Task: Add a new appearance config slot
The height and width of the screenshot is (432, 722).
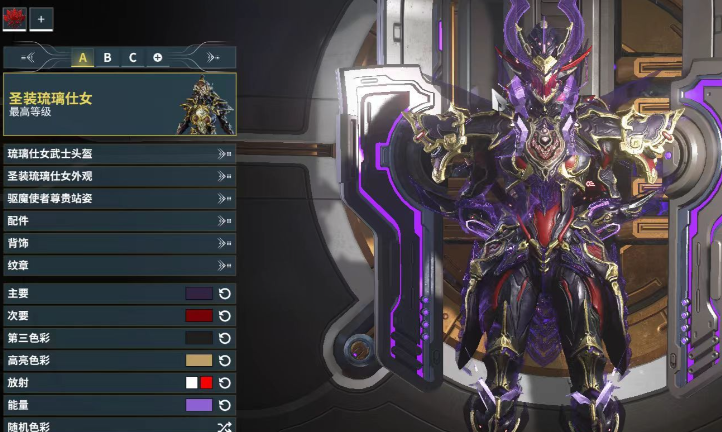Action: [158, 58]
